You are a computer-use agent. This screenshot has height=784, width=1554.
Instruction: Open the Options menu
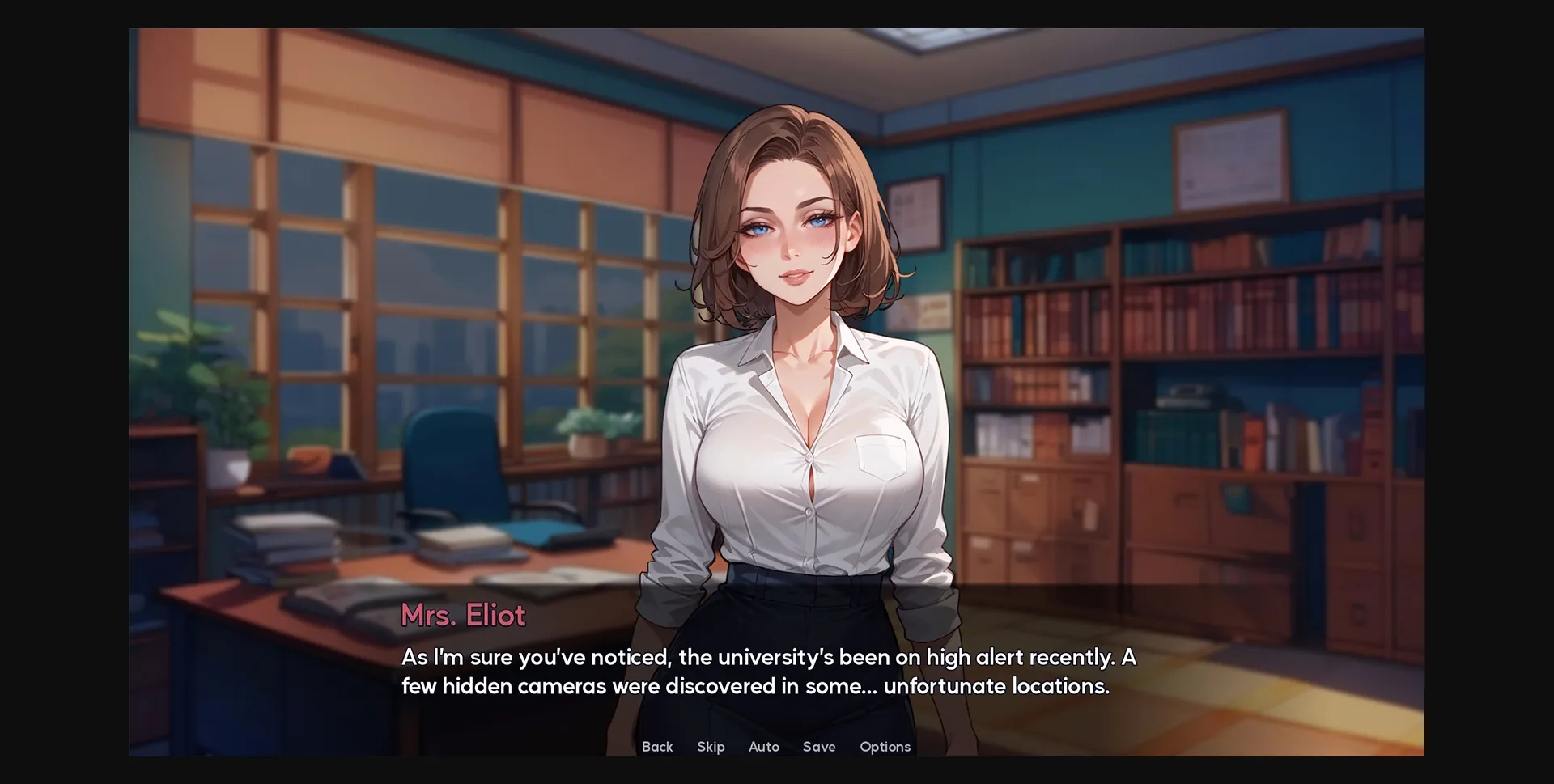(x=885, y=747)
